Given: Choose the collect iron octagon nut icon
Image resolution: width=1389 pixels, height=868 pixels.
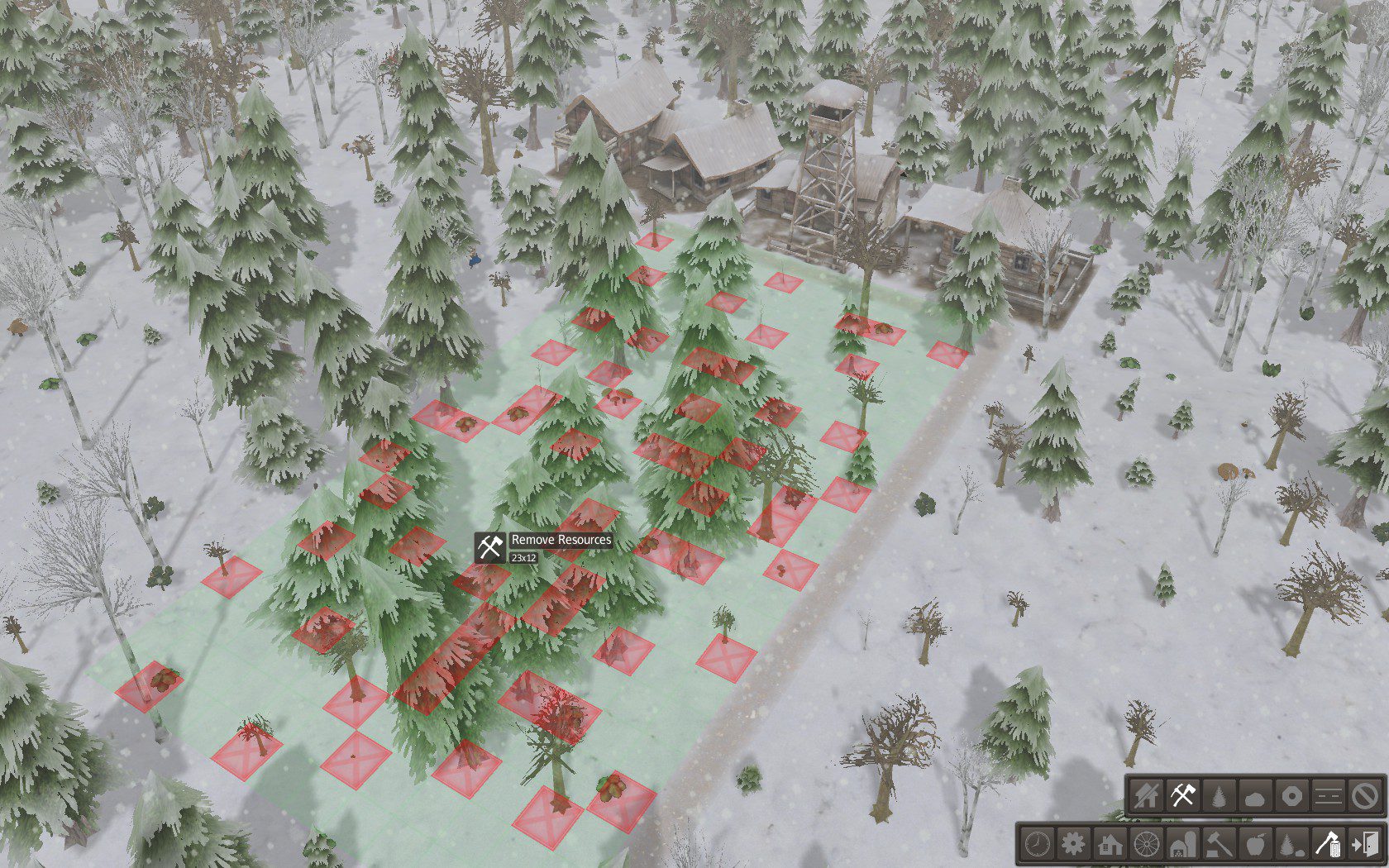Looking at the screenshot, I should tap(1291, 796).
